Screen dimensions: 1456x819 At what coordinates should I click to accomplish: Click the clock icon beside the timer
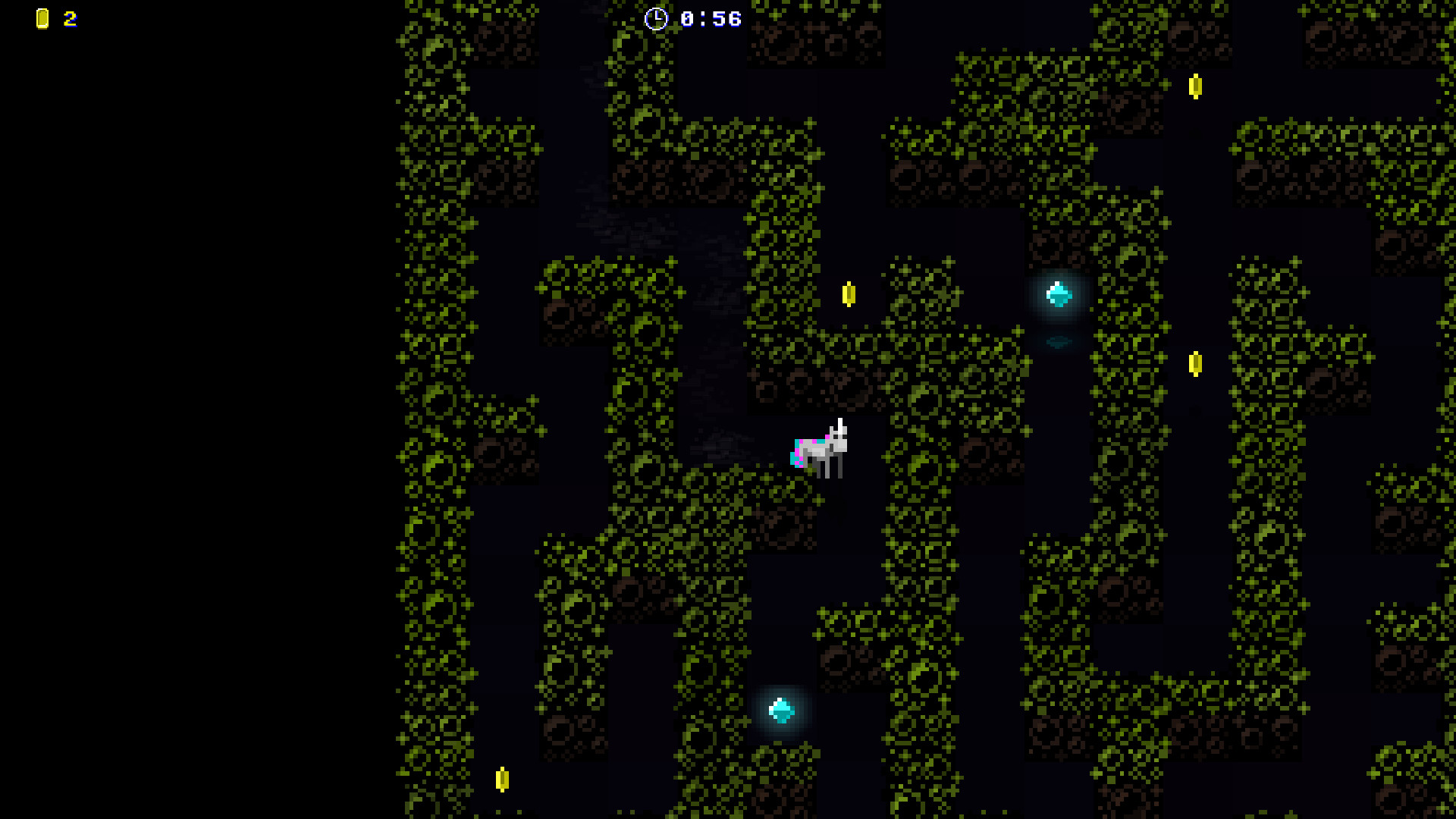657,19
